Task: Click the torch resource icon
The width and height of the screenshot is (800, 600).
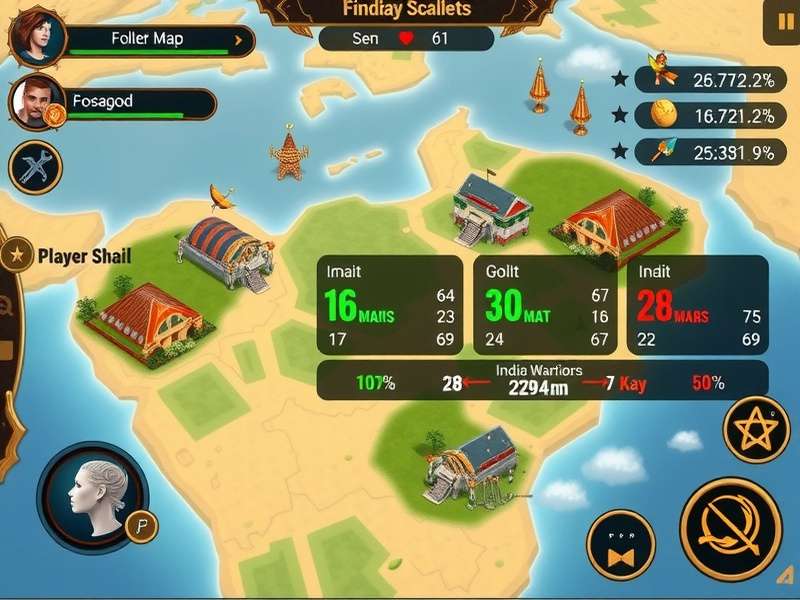Action: 662,151
